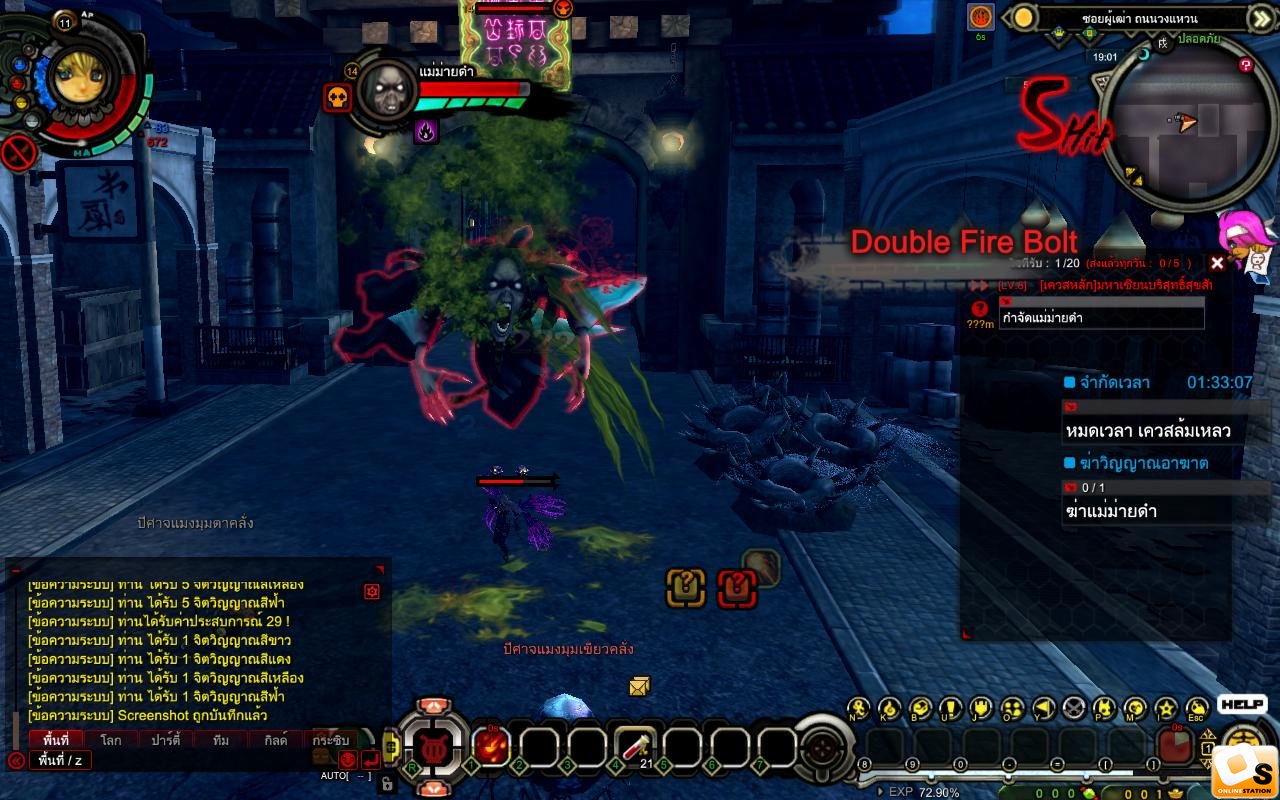
Task: Close the quest tracker panel
Action: click(x=1217, y=263)
